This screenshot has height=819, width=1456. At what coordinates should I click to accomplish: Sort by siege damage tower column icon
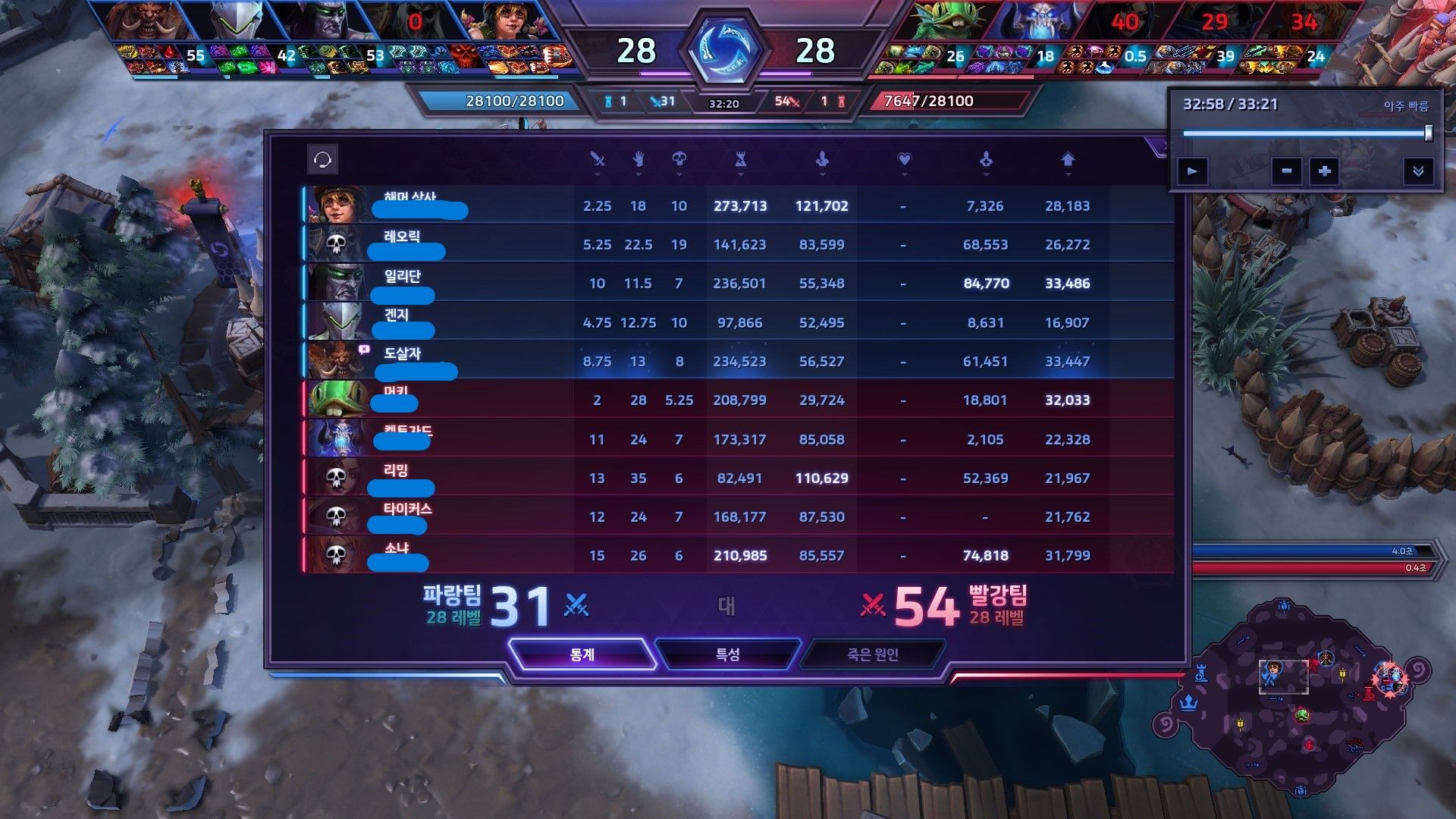740,159
